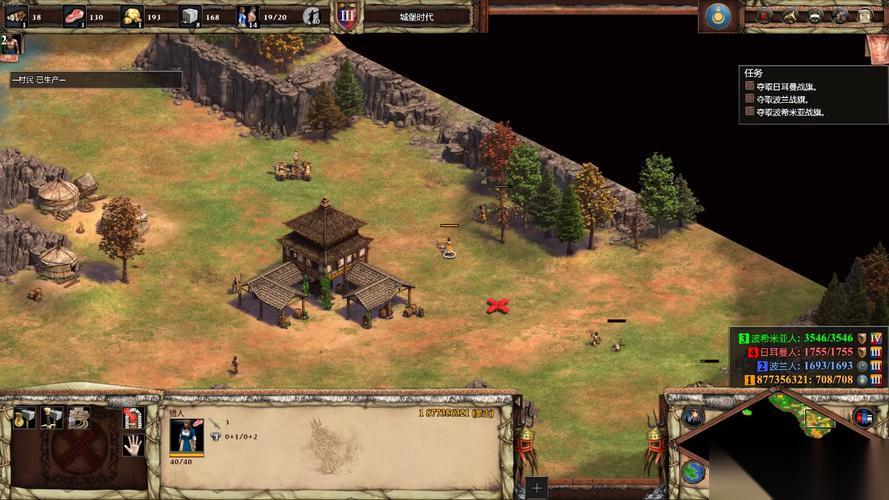This screenshot has width=889, height=500.
Task: Select the first command icon in the command panel
Action: point(24,418)
